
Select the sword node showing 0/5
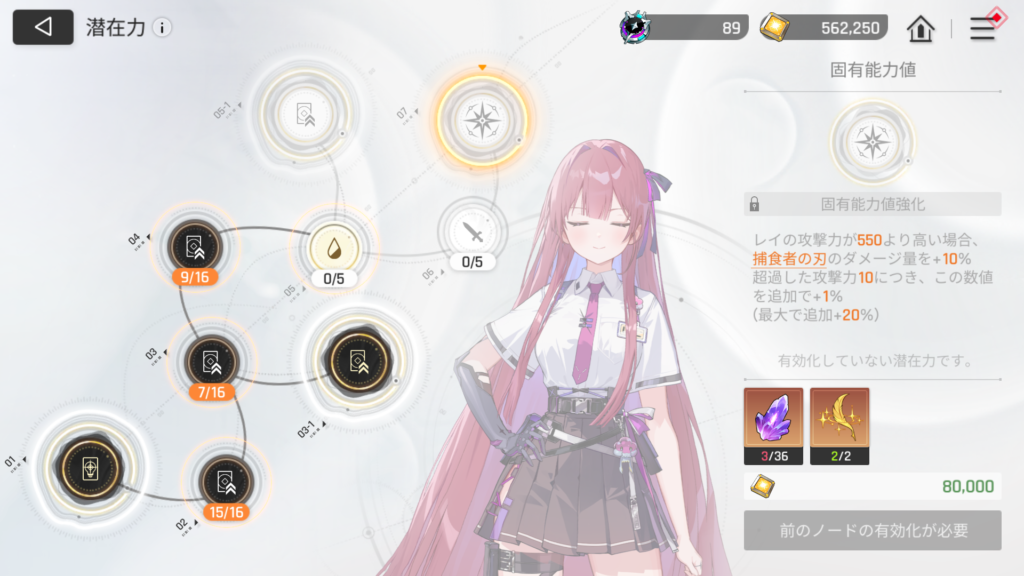[472, 233]
